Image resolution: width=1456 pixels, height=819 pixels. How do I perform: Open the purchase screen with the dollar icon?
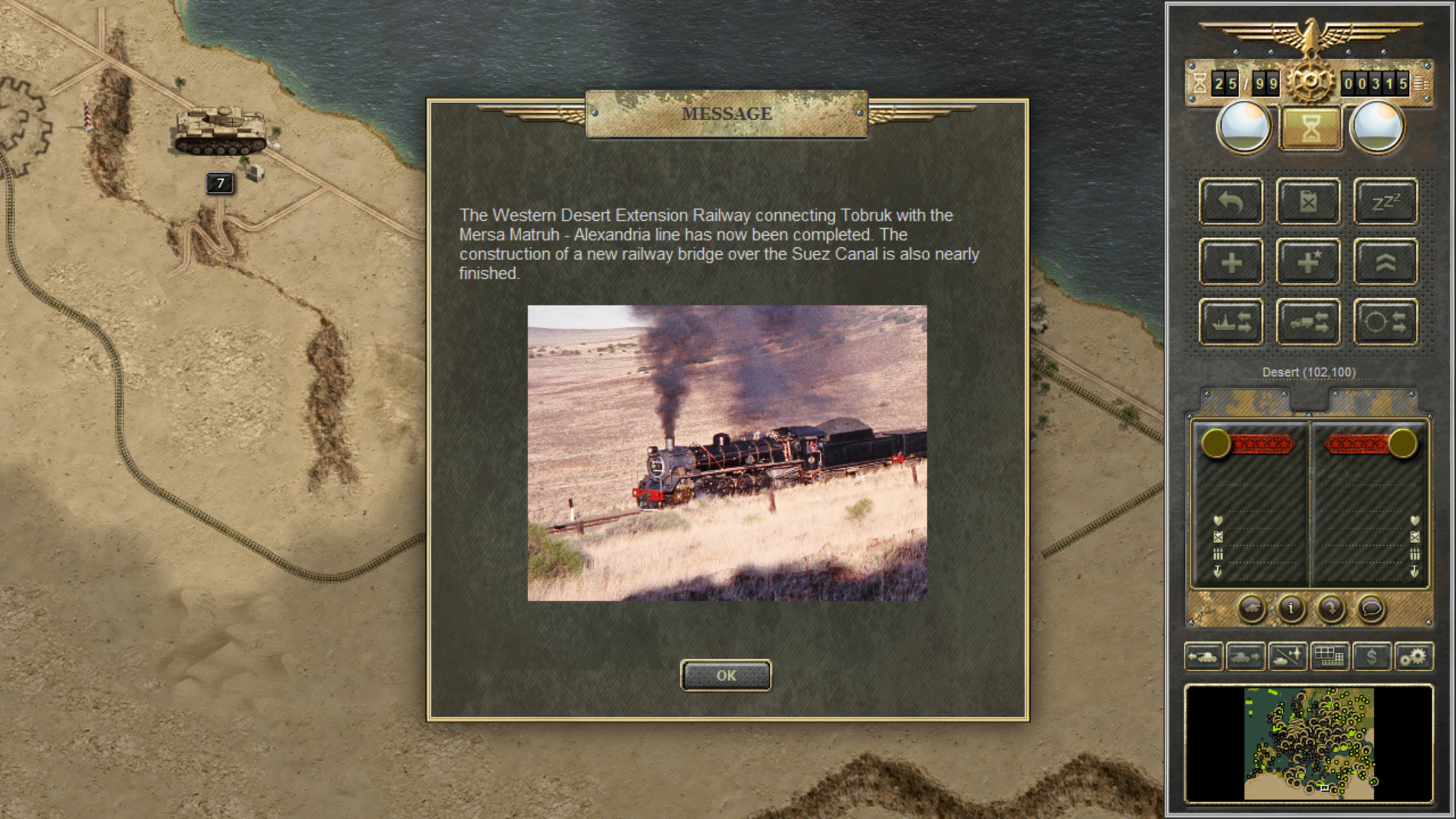pyautogui.click(x=1372, y=657)
